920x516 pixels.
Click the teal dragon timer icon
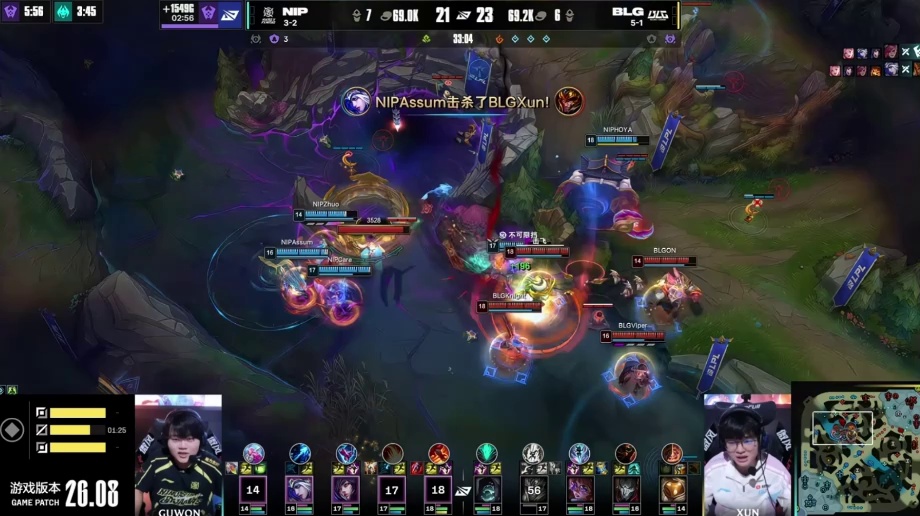63,12
